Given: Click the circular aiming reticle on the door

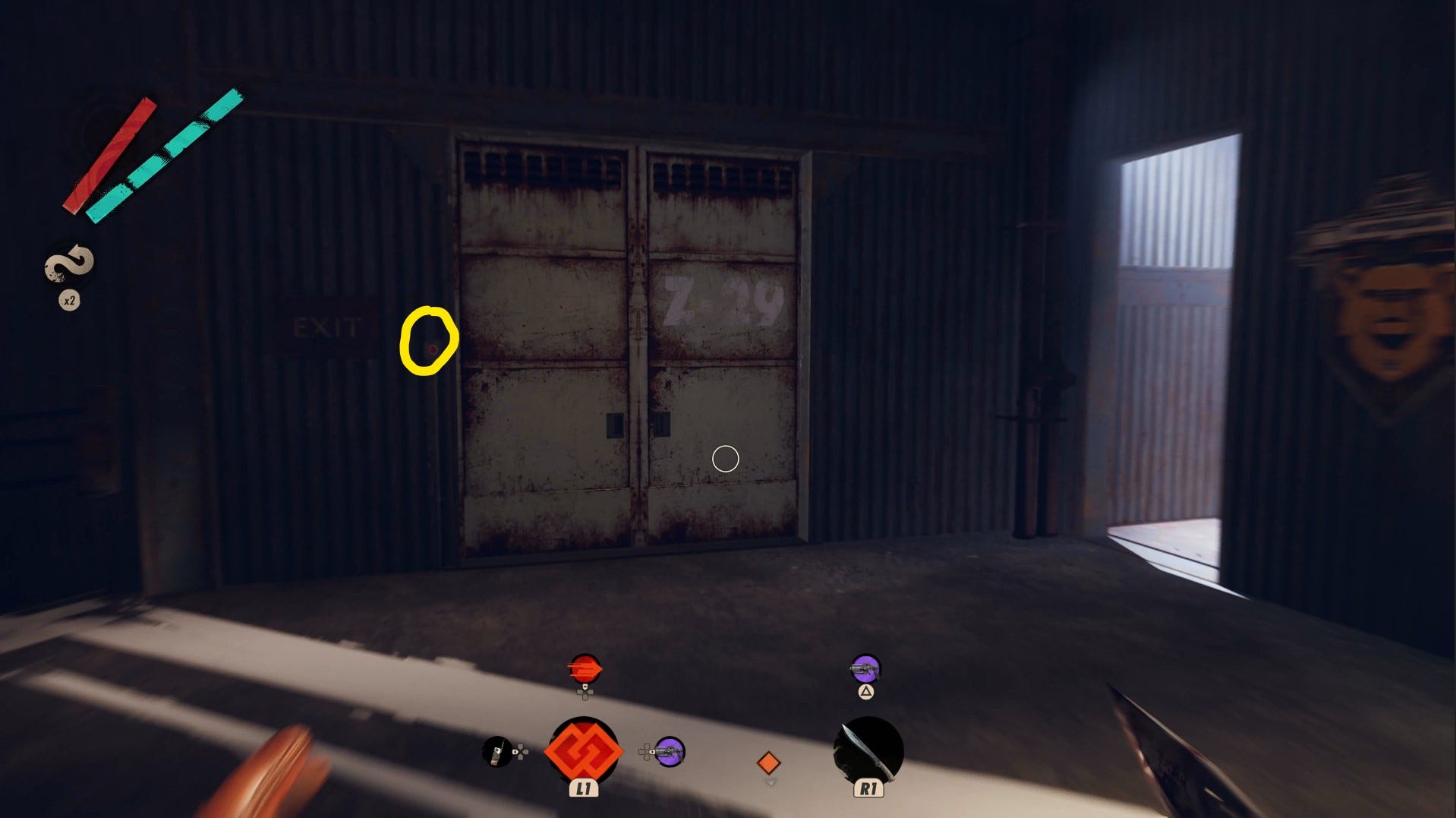Looking at the screenshot, I should click(x=725, y=459).
